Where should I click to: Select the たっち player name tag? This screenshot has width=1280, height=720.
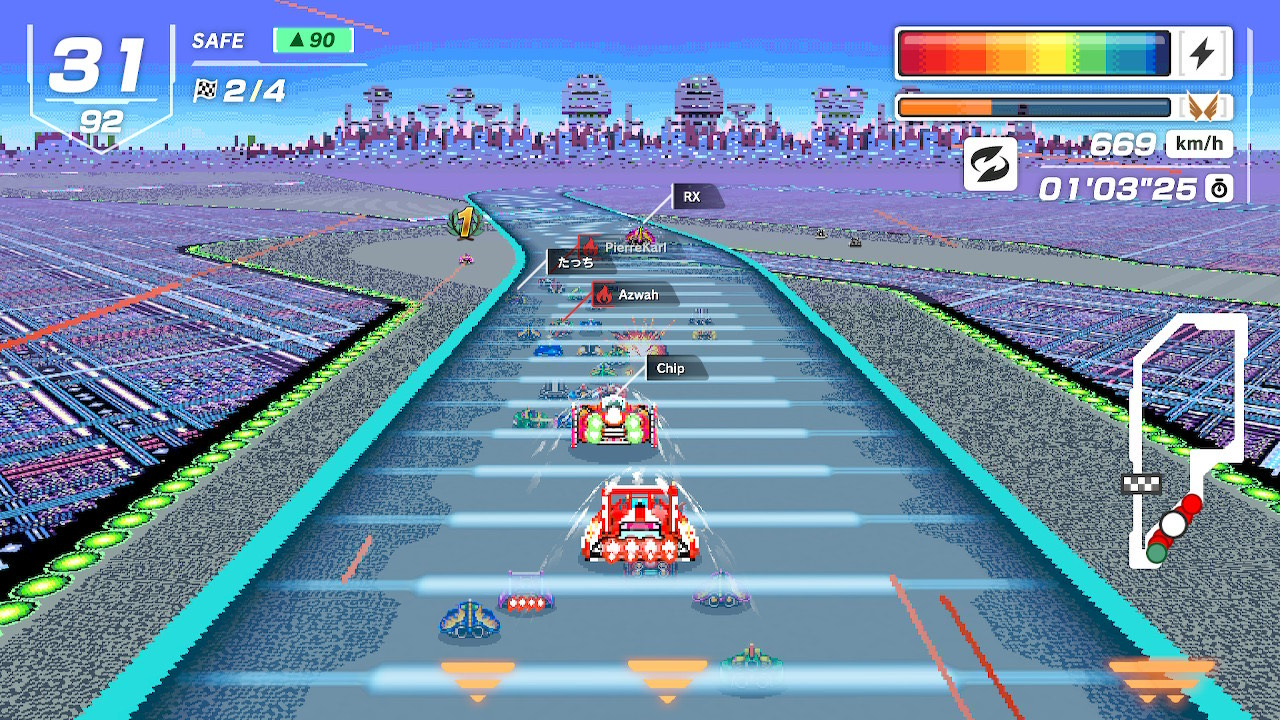click(x=579, y=263)
